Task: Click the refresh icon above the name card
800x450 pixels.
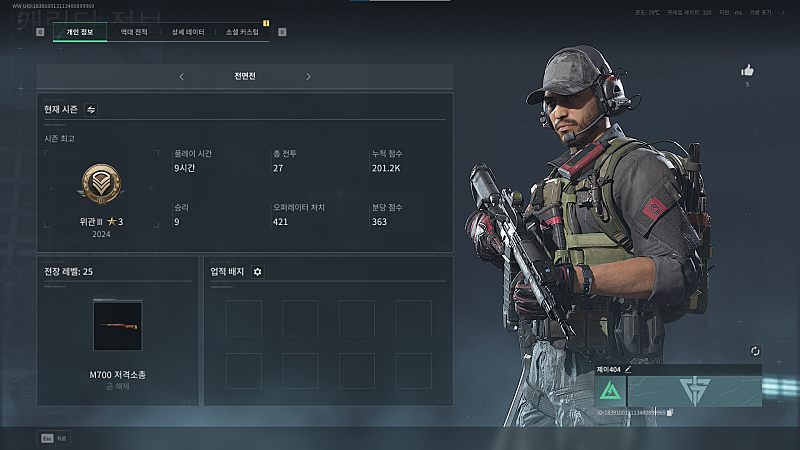Action: tap(755, 351)
